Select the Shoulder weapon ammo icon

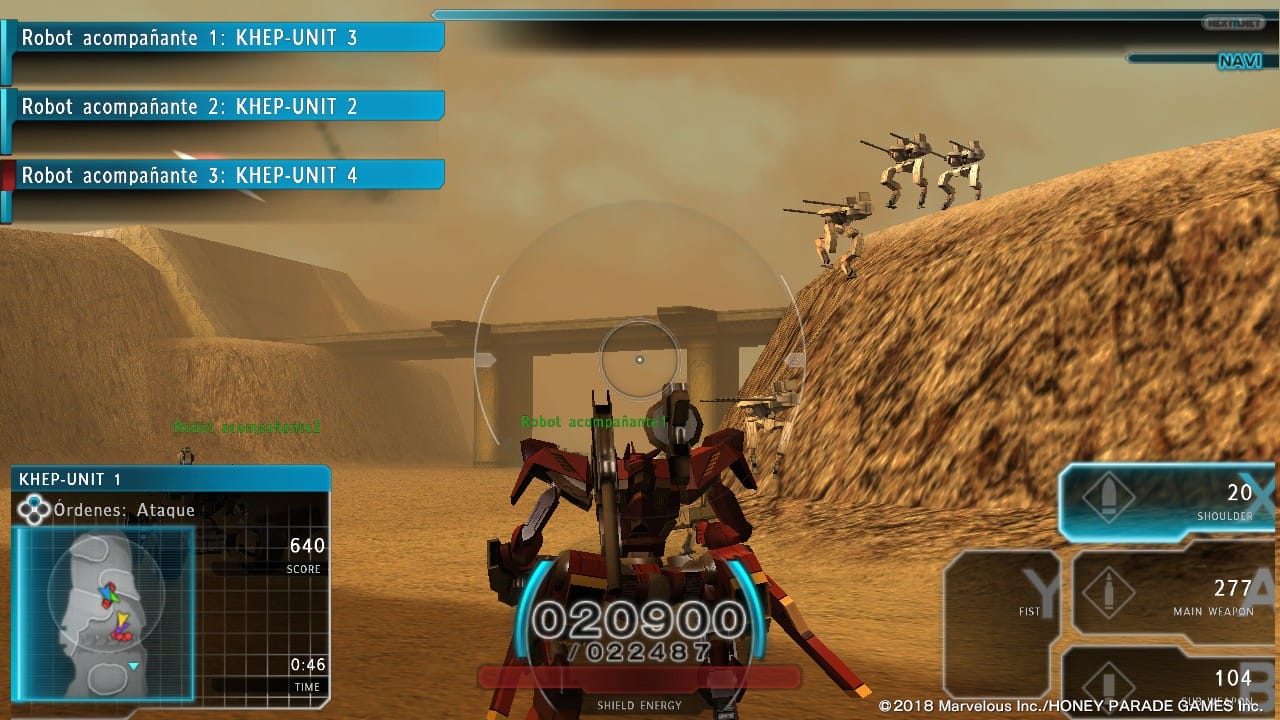pyautogui.click(x=1109, y=495)
